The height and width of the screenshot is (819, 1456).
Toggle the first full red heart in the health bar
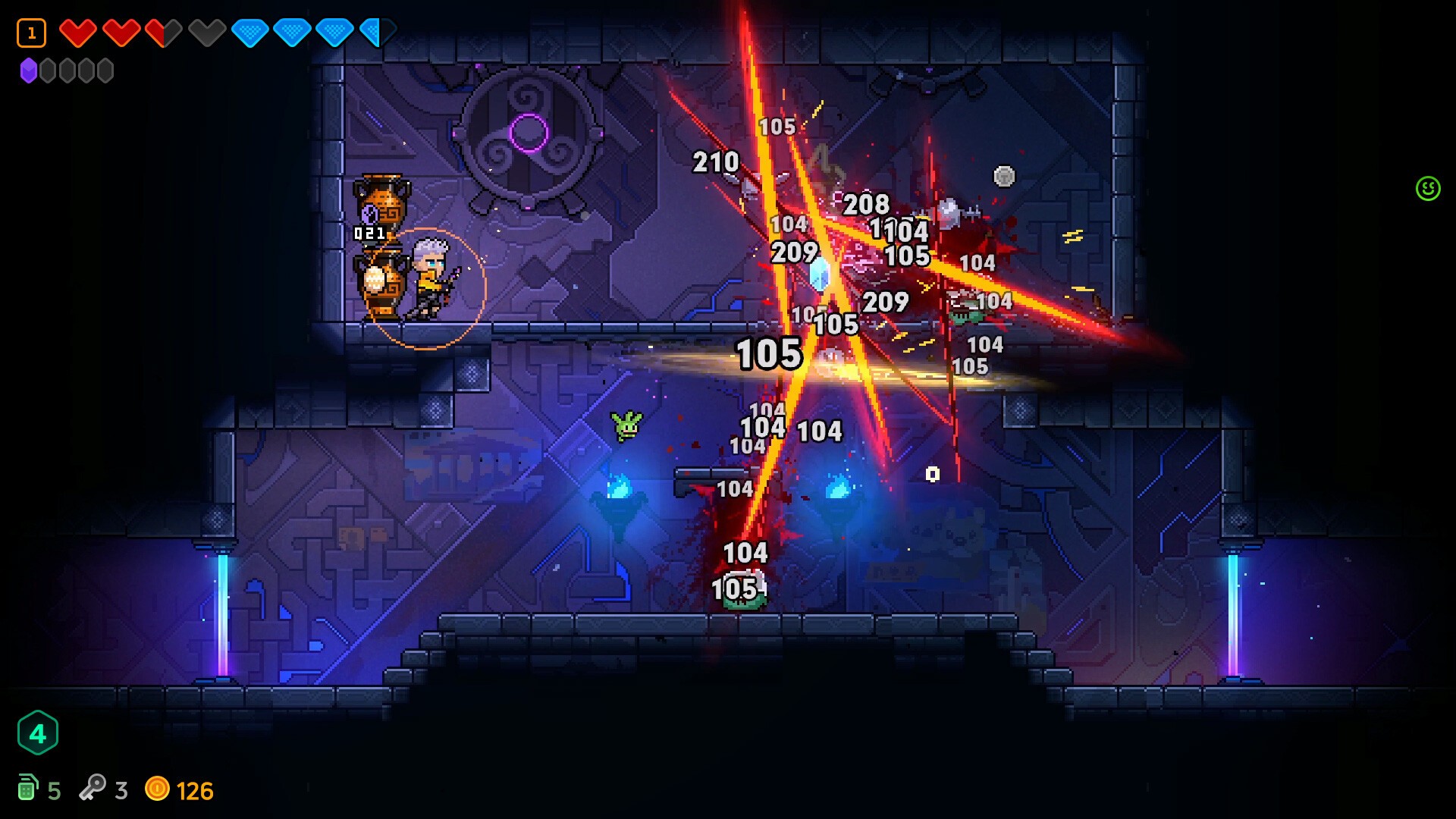pyautogui.click(x=77, y=33)
